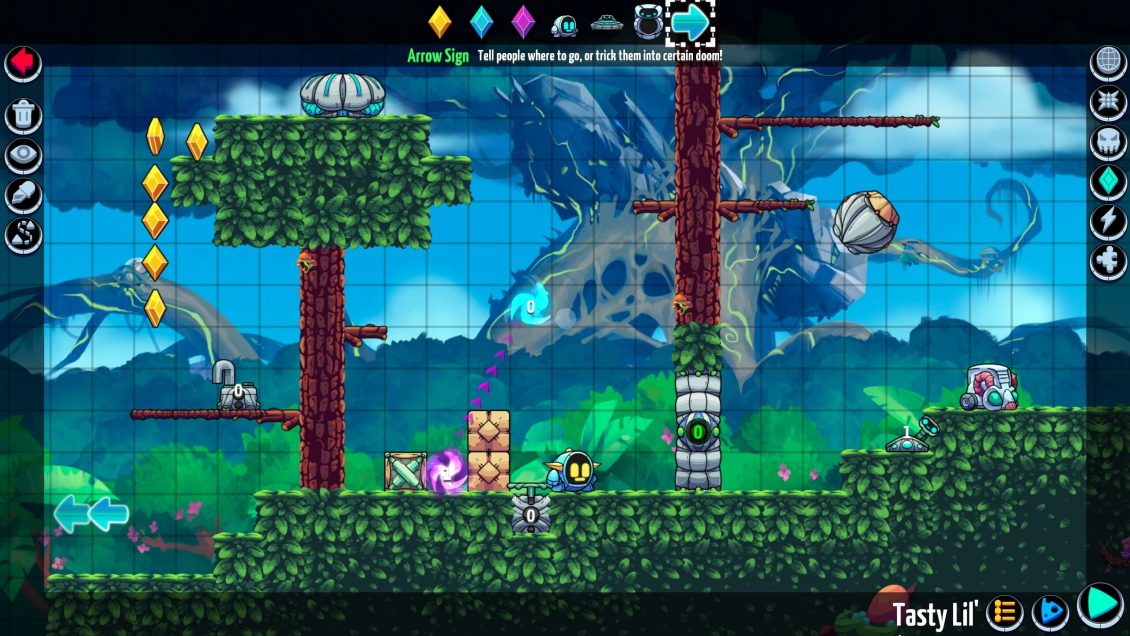The image size is (1130, 636).
Task: Pick the purple gem from the palette
Action: 523,22
